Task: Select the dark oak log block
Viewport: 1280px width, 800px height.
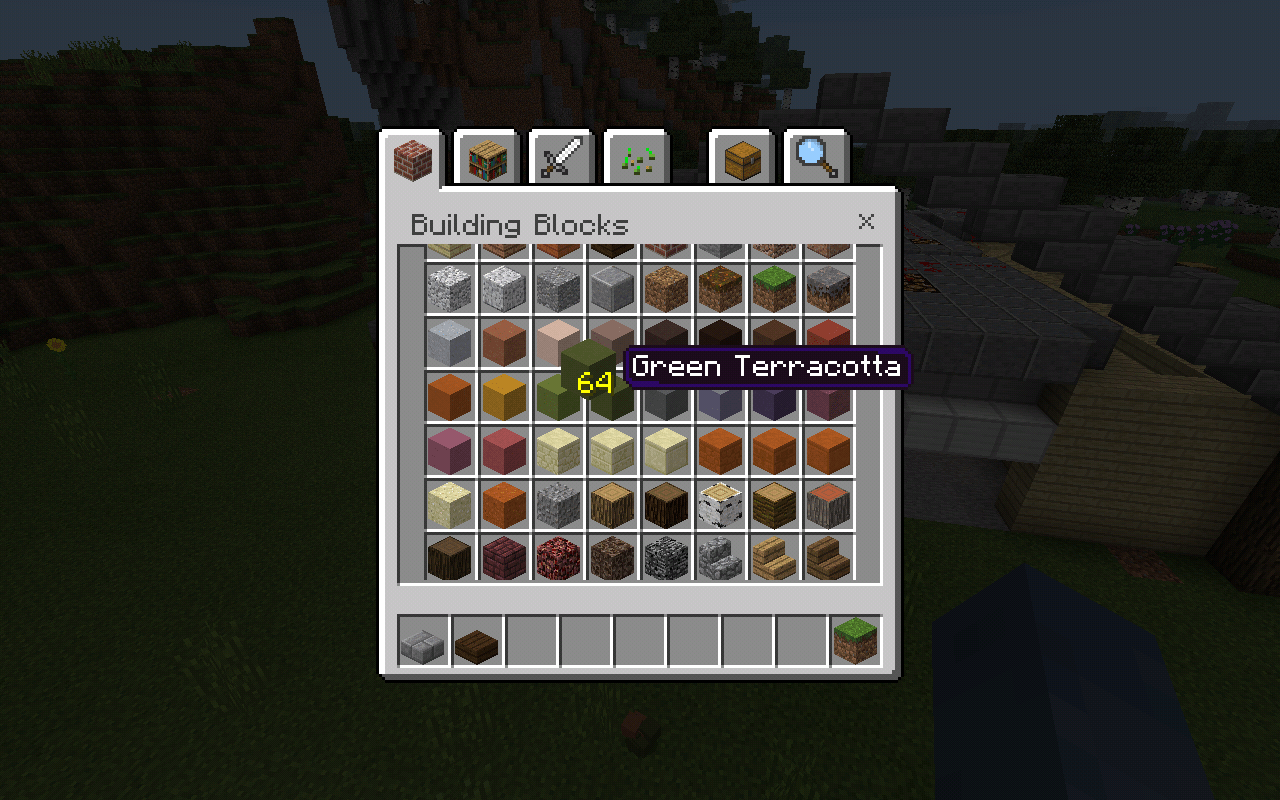Action: (x=666, y=502)
